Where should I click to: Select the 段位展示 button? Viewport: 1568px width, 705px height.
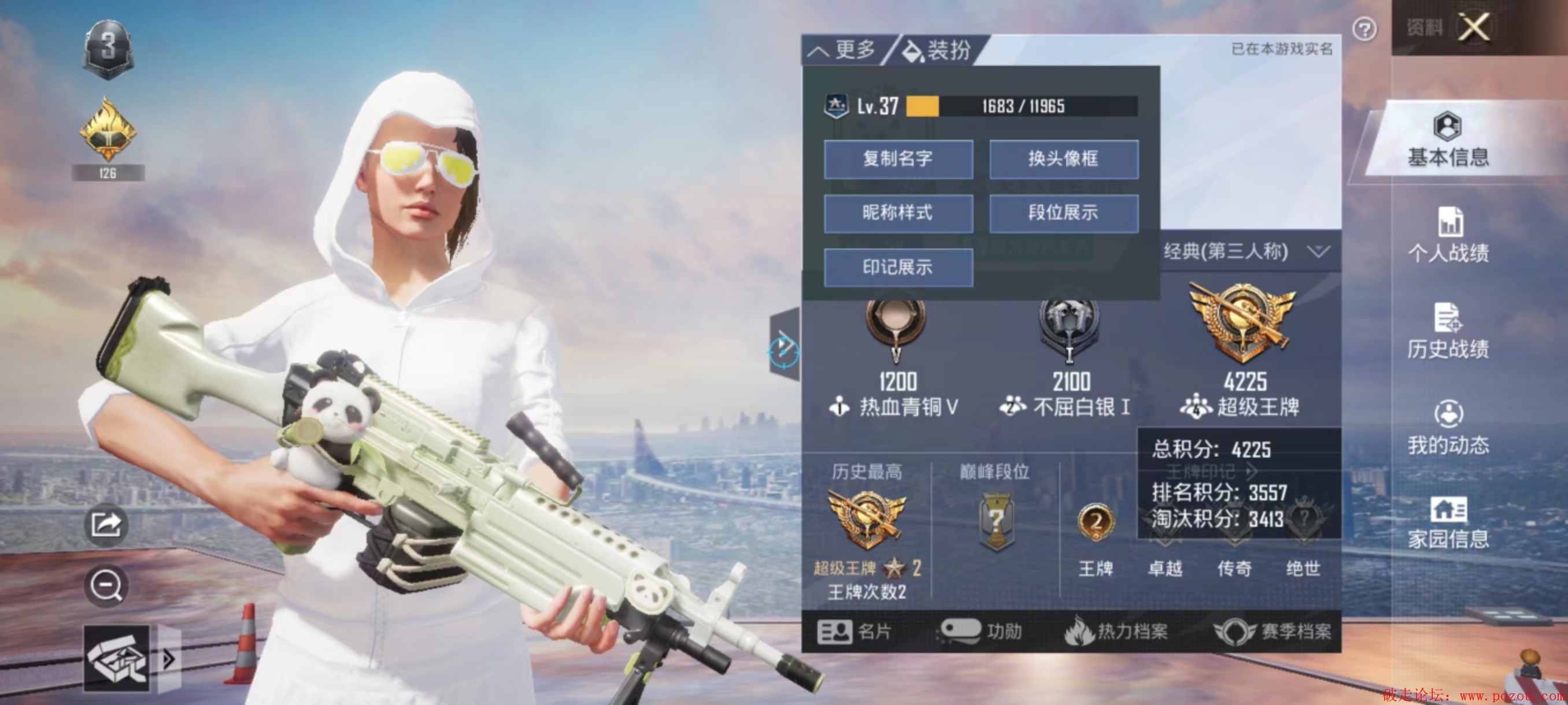1063,213
